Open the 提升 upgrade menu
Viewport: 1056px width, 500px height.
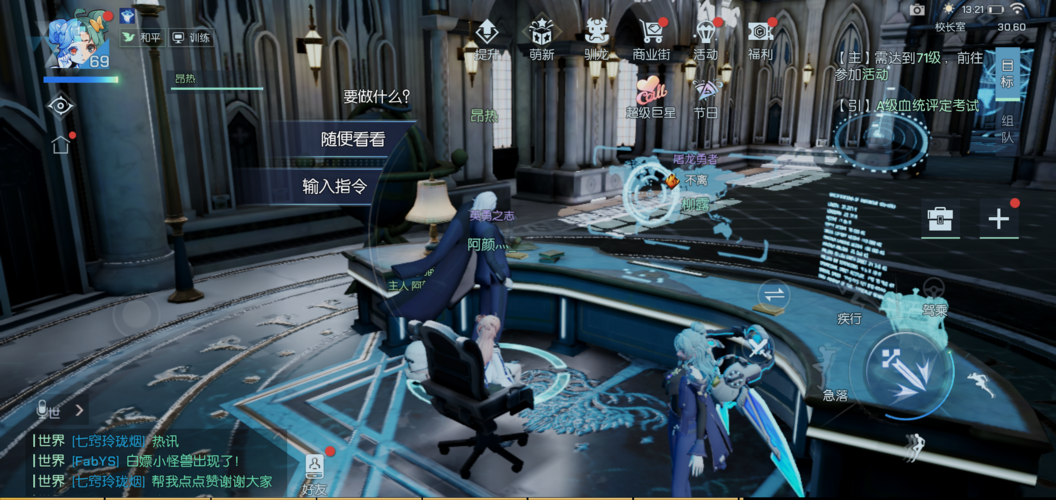pyautogui.click(x=486, y=38)
